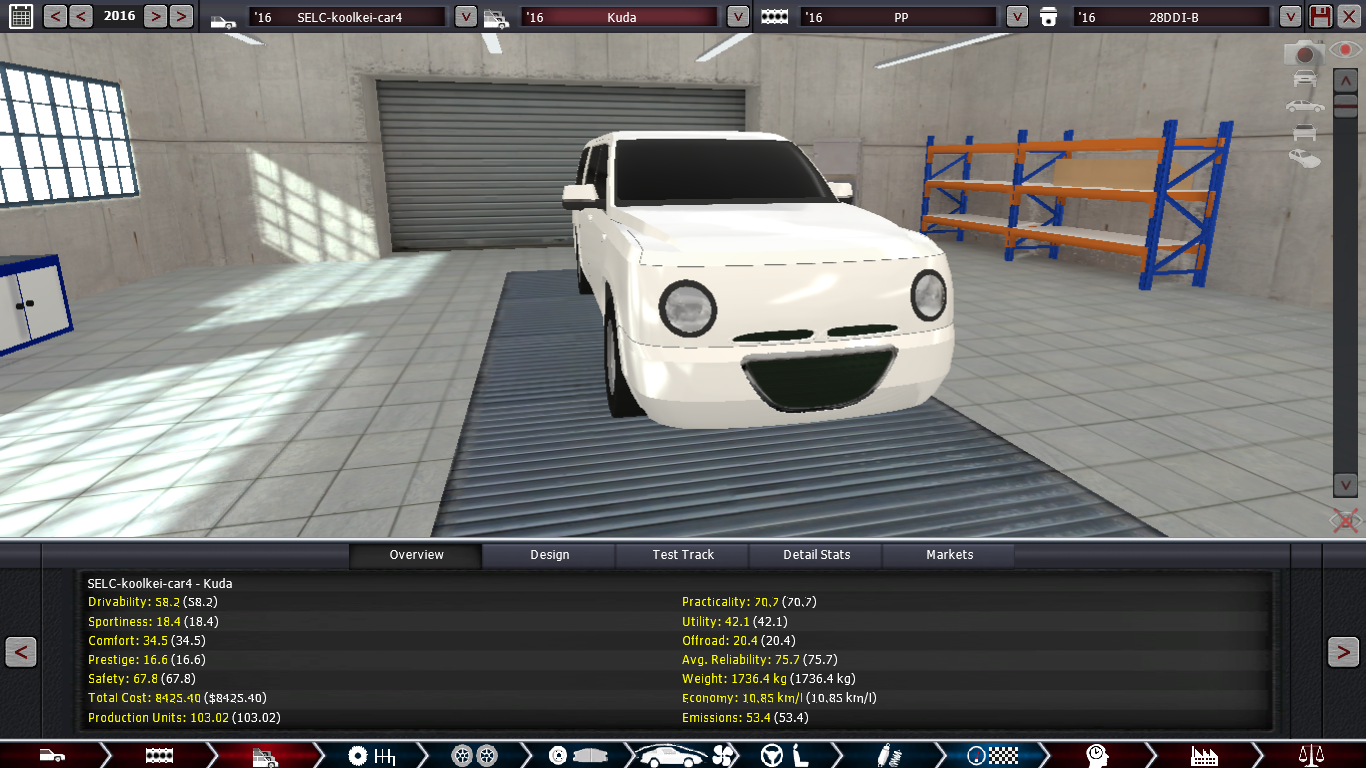The width and height of the screenshot is (1366, 768).
Task: Take a photo using the camera icon
Action: coord(1303,53)
